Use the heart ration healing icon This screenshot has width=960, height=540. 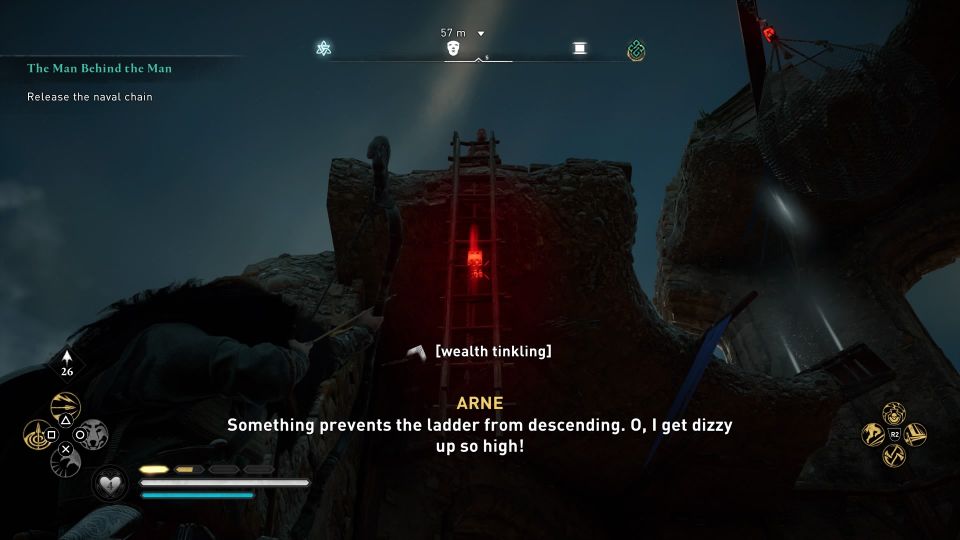tap(109, 484)
